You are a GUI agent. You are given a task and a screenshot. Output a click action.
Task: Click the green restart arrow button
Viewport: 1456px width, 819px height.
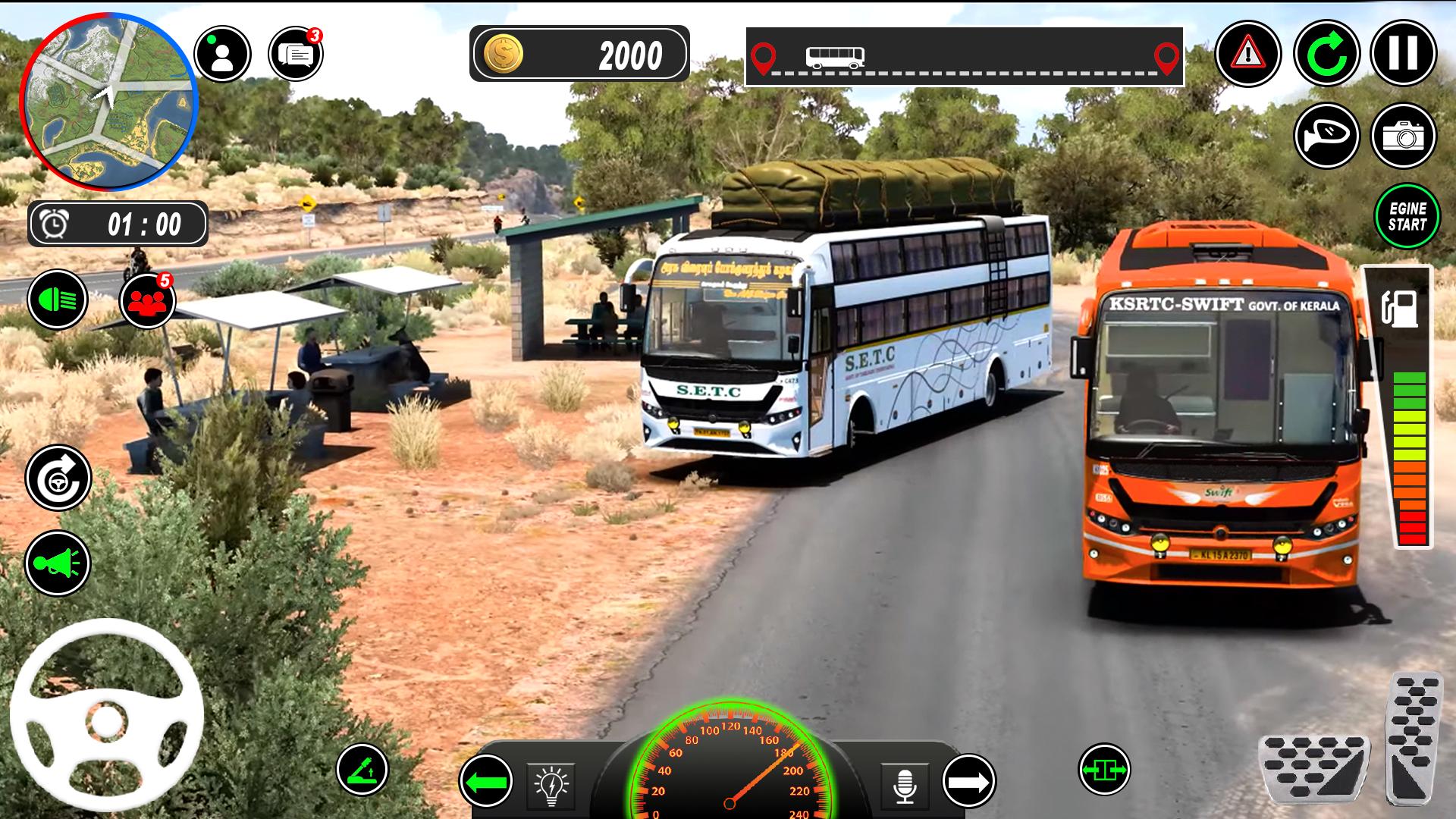pos(1326,54)
